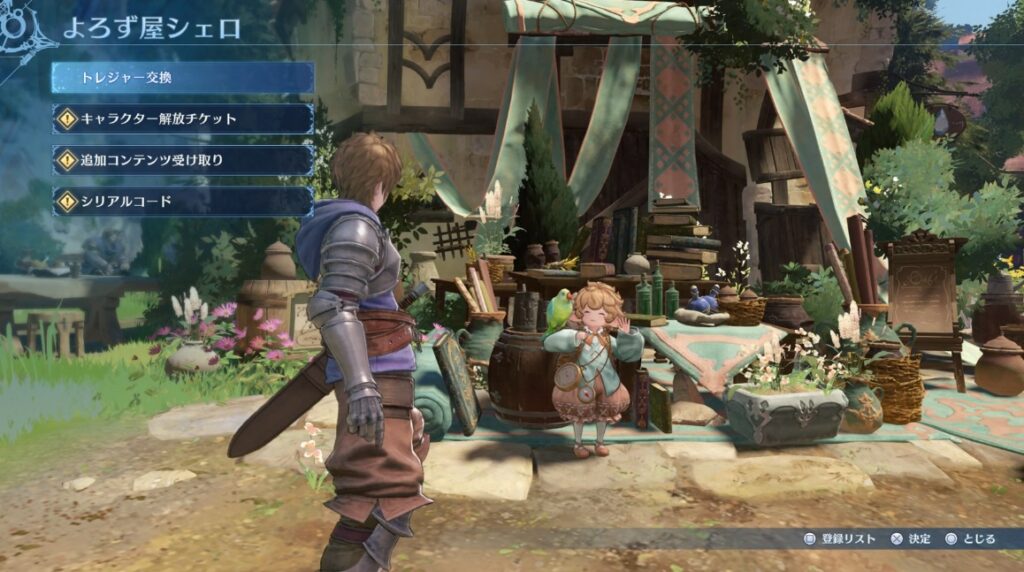This screenshot has width=1024, height=572.
Task: Open キャラクター解放チケット option
Action: 183,119
